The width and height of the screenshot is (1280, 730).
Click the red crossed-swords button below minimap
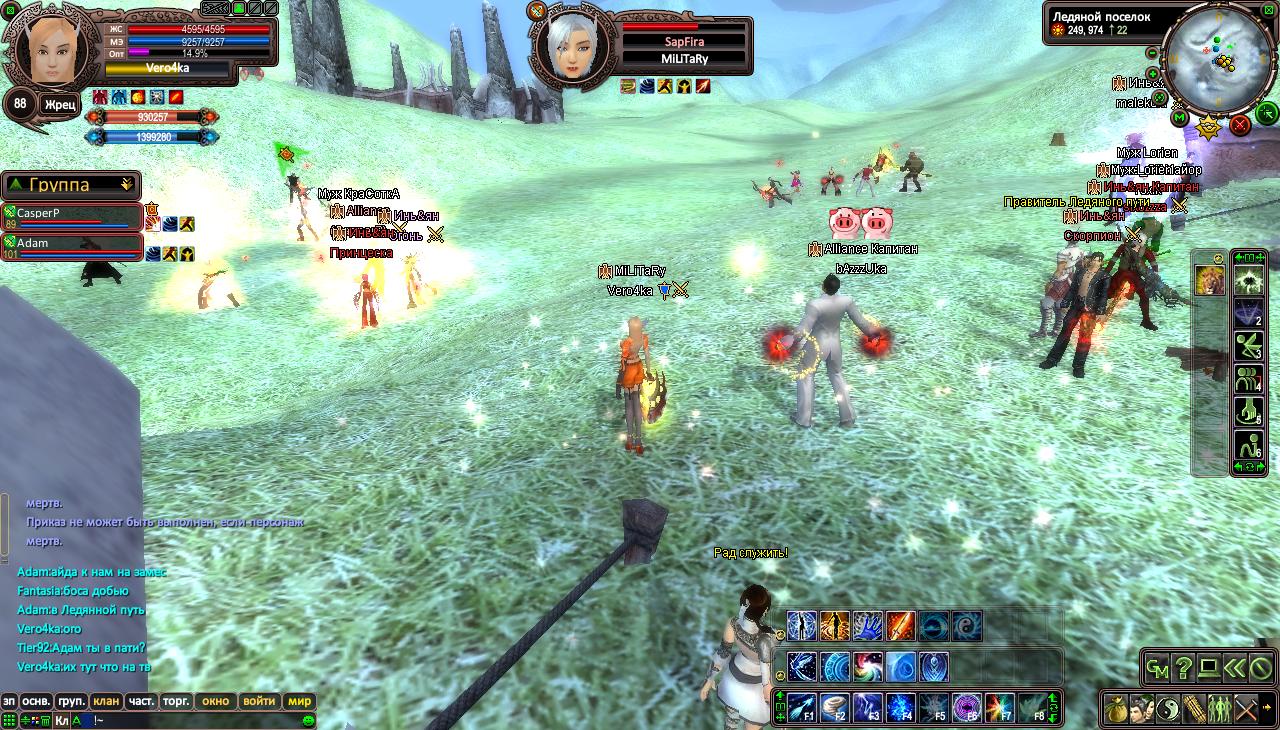point(1240,125)
